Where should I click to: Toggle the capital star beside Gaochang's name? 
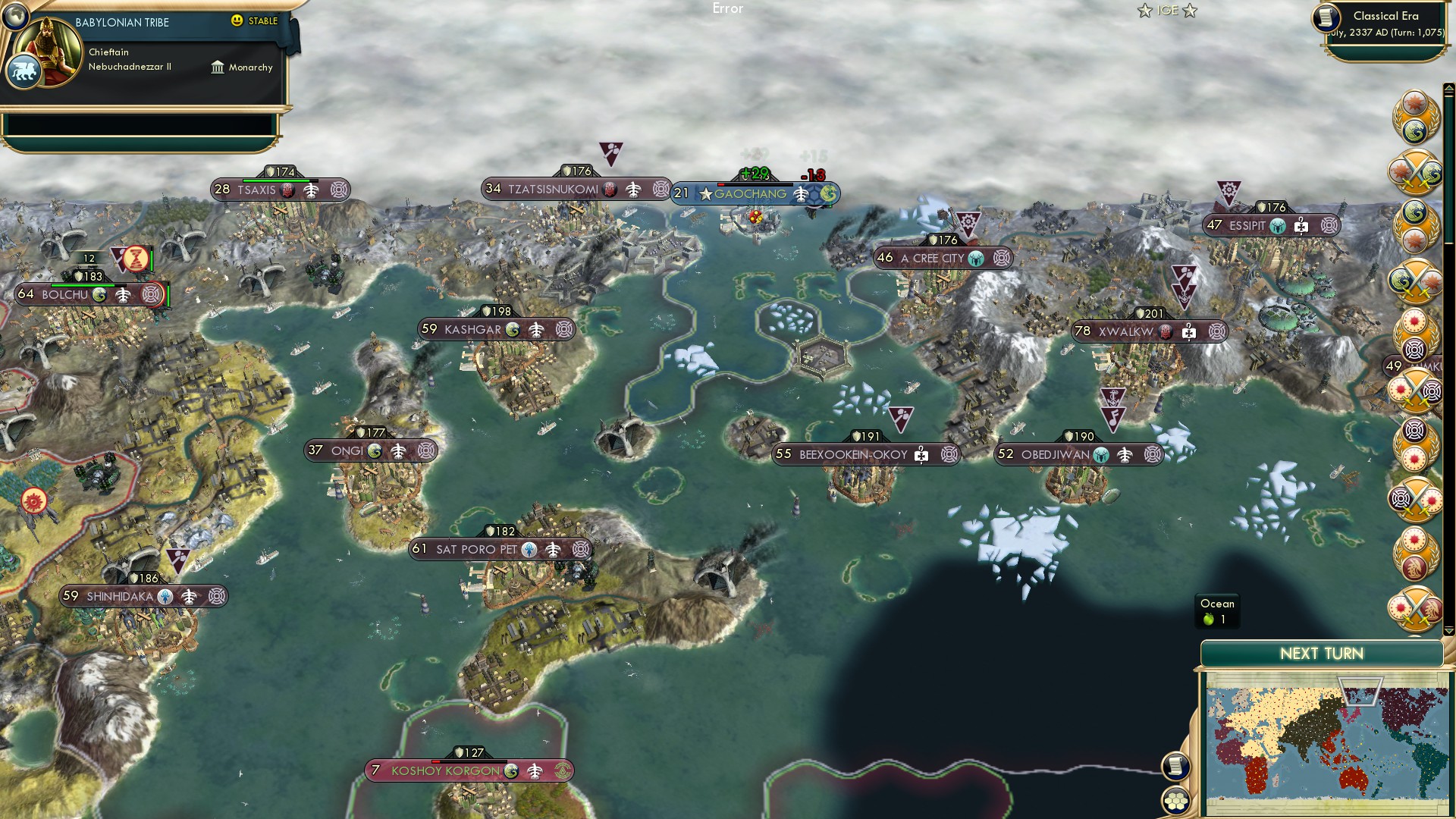click(705, 194)
